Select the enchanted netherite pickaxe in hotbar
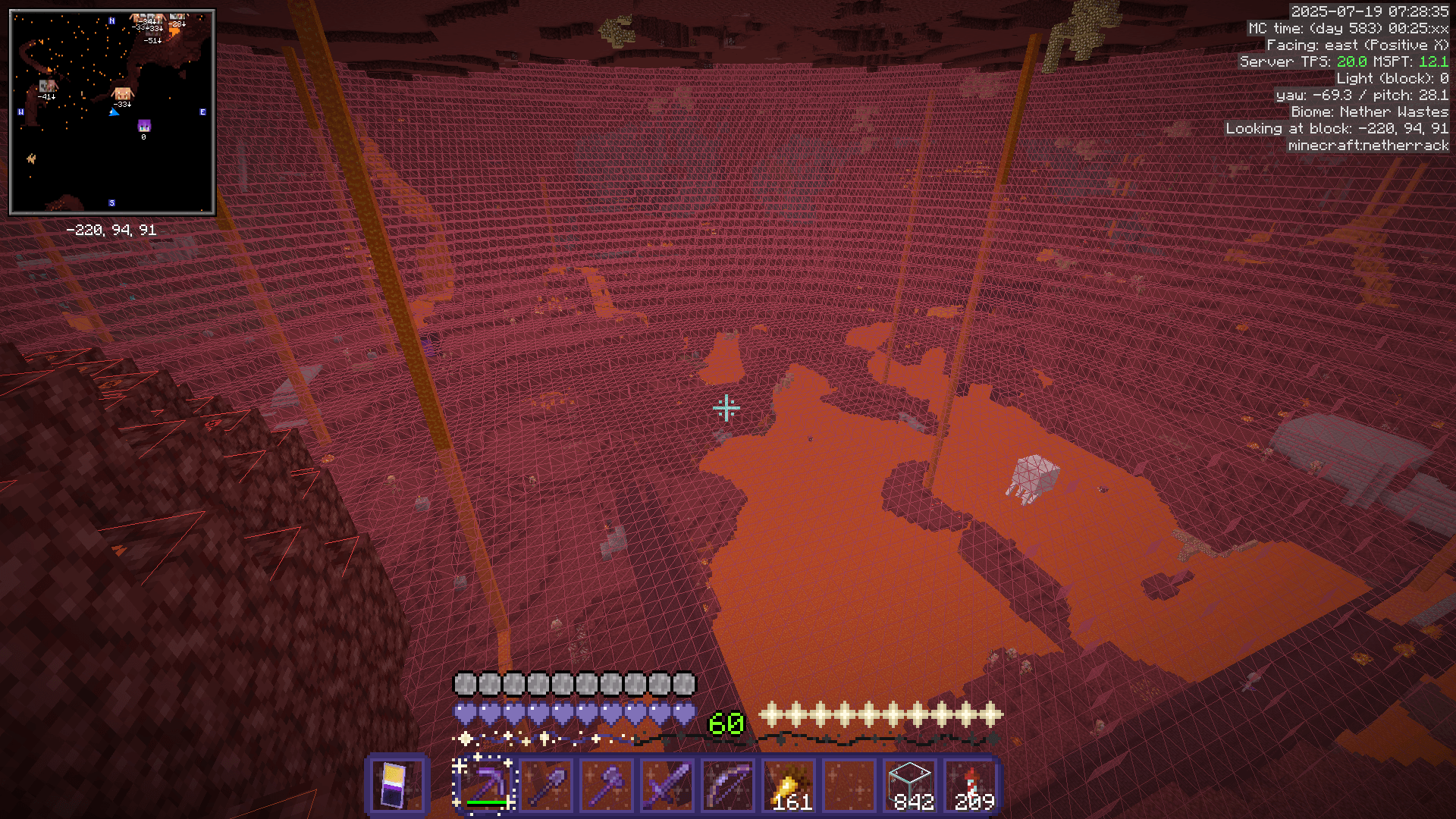 [x=485, y=785]
